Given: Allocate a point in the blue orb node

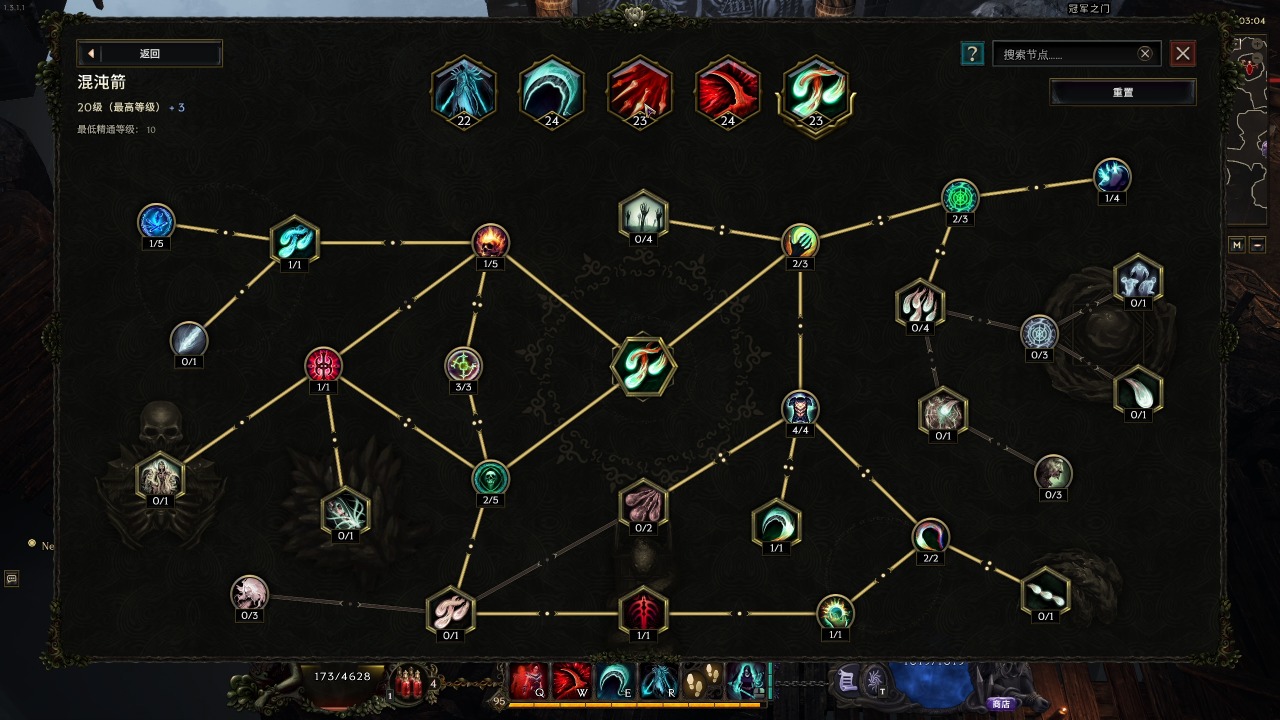Looking at the screenshot, I should click(156, 221).
